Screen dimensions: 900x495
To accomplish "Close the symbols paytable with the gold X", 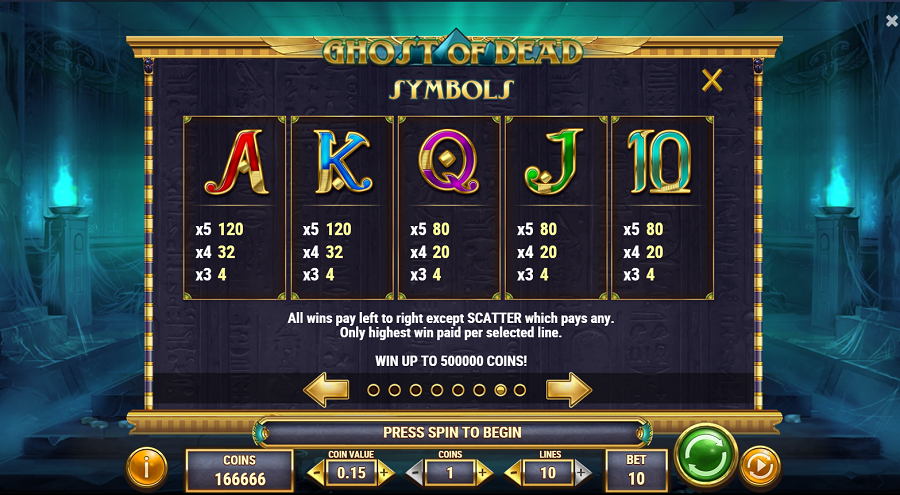I will pos(712,81).
